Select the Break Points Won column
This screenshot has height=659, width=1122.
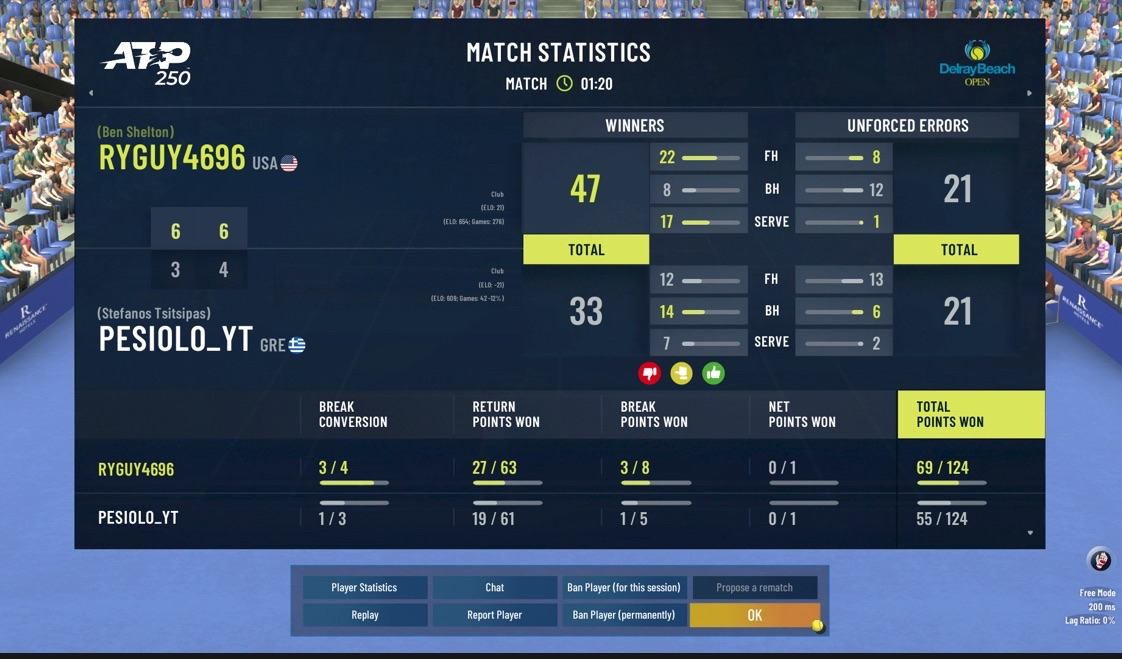point(654,414)
